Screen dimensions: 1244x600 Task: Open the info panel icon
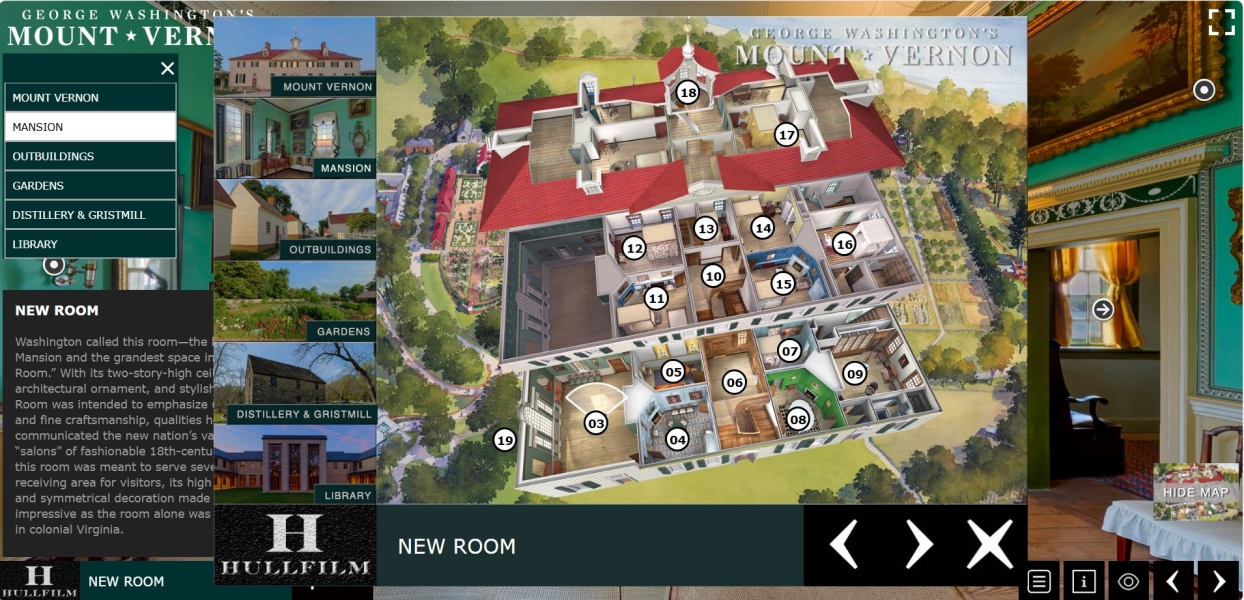(1084, 581)
